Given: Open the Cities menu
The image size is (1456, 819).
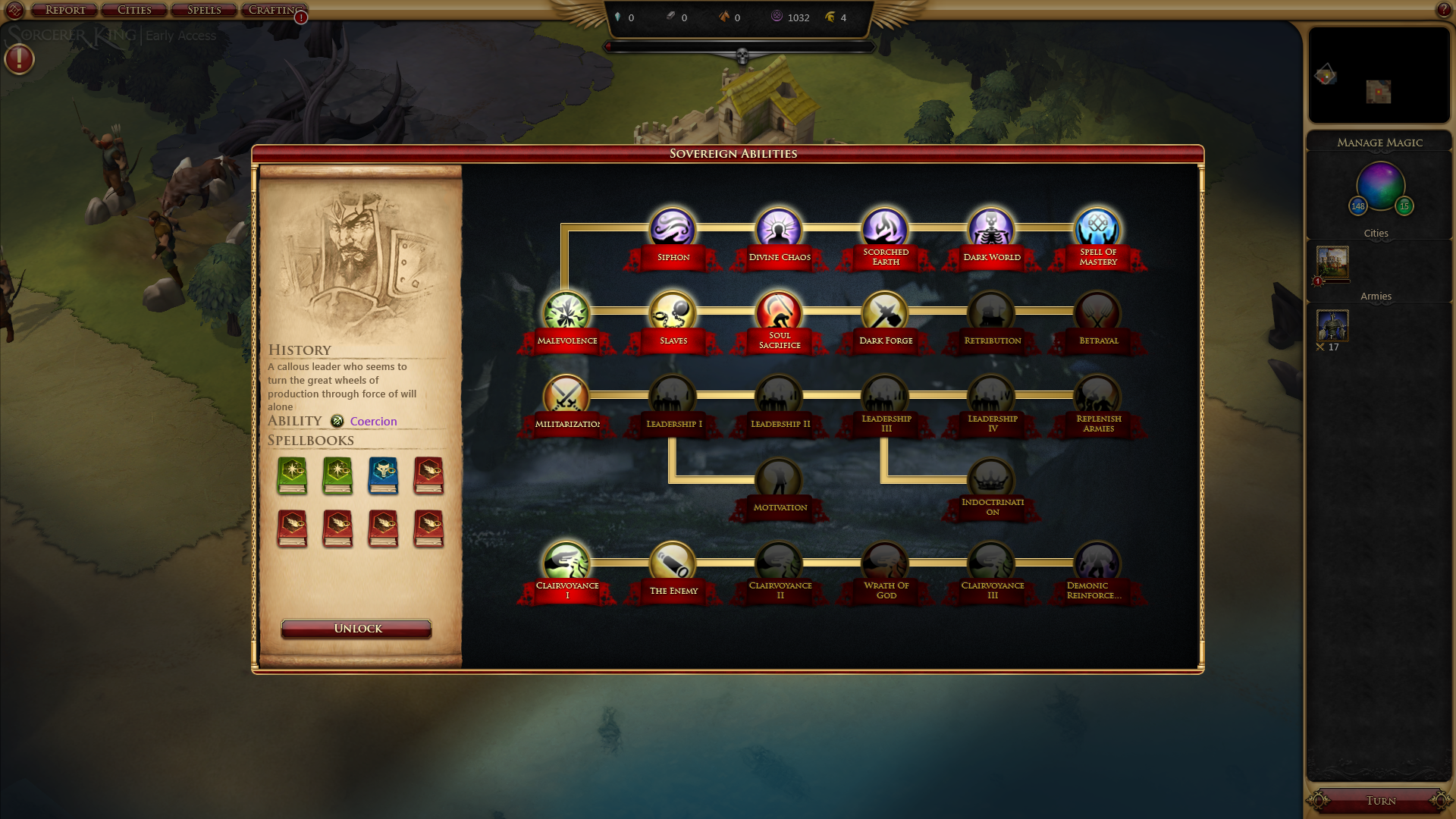Looking at the screenshot, I should pos(134,10).
